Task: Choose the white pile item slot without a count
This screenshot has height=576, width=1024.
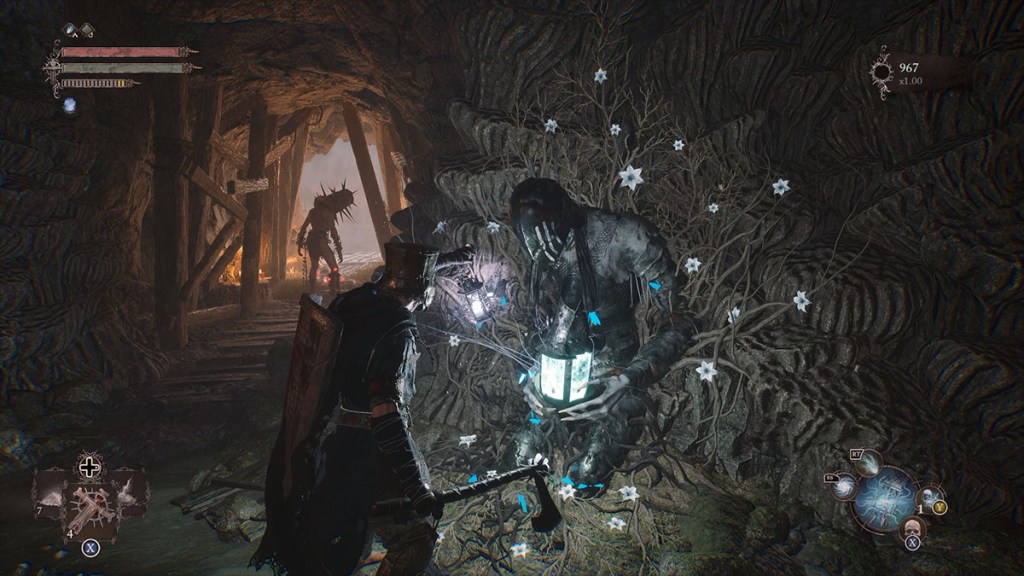Action: point(129,491)
